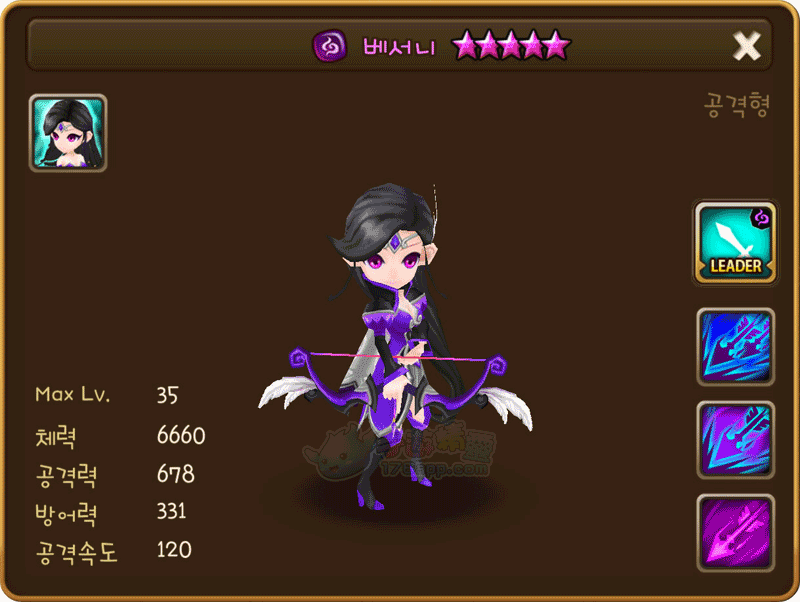Show the Leader skill details

(735, 242)
